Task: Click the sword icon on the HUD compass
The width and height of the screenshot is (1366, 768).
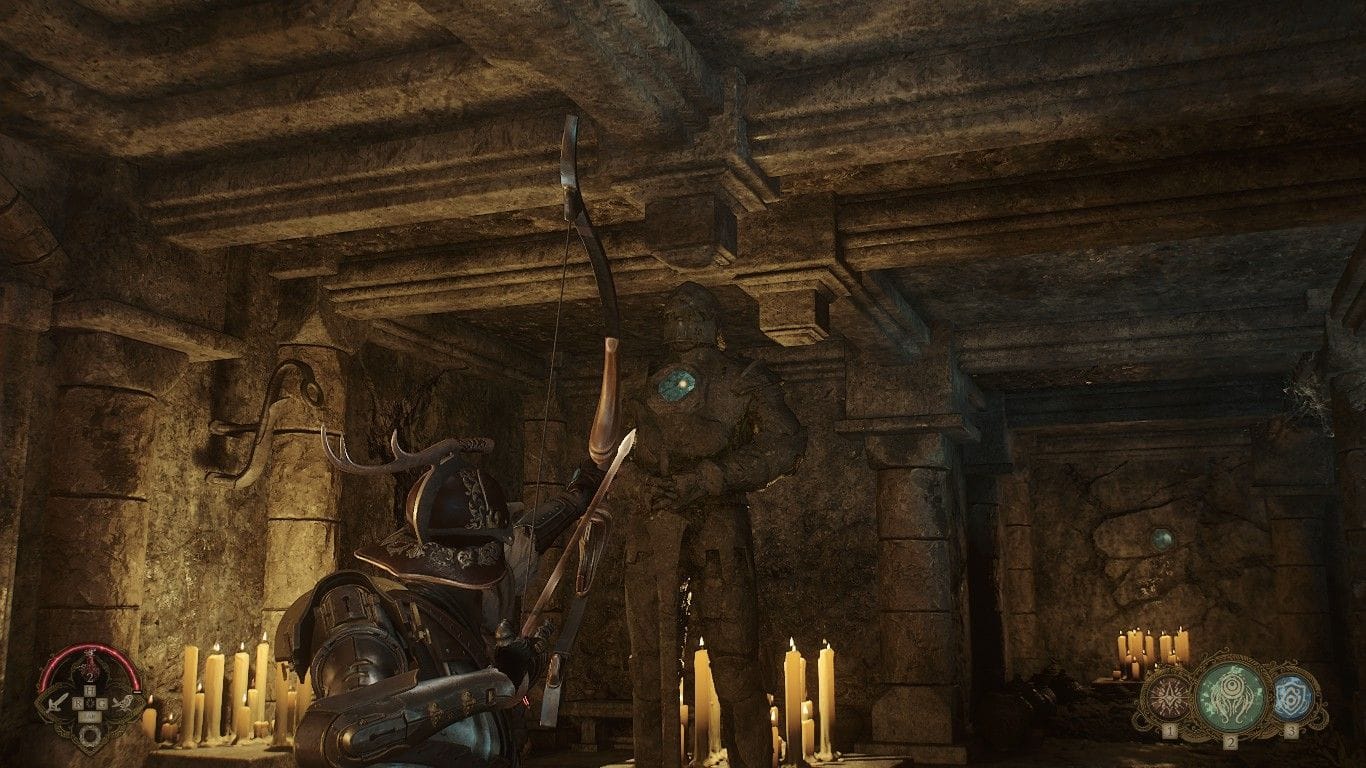Action: [x=58, y=703]
